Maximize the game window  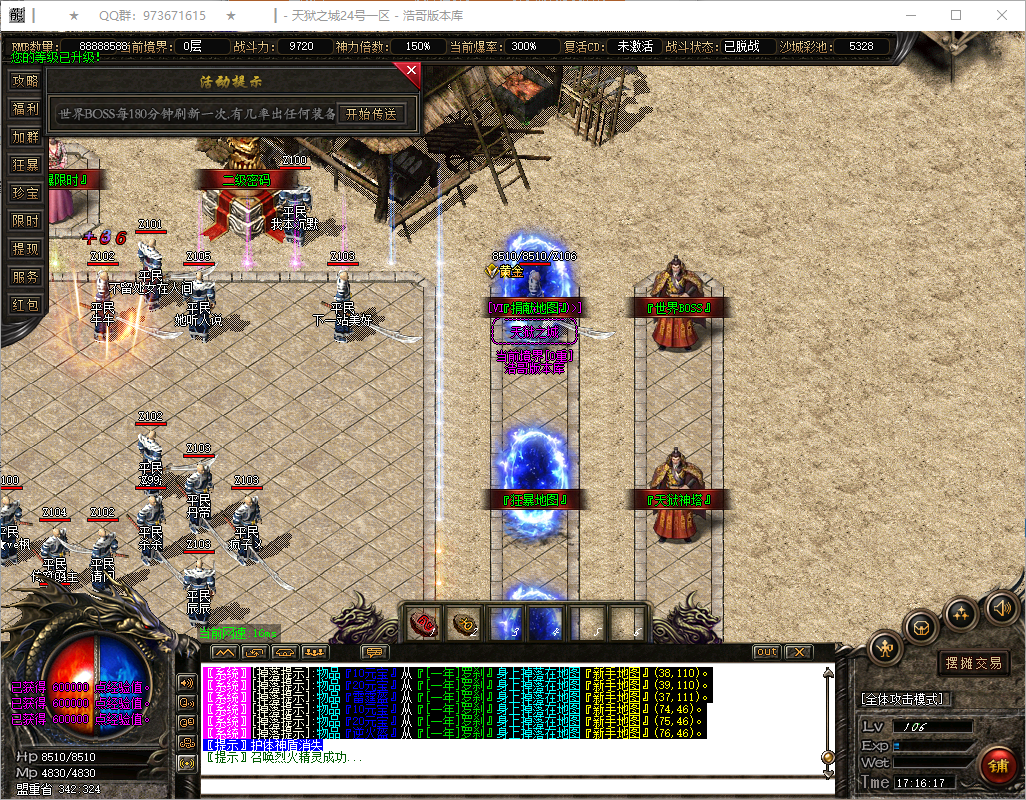tap(956, 15)
